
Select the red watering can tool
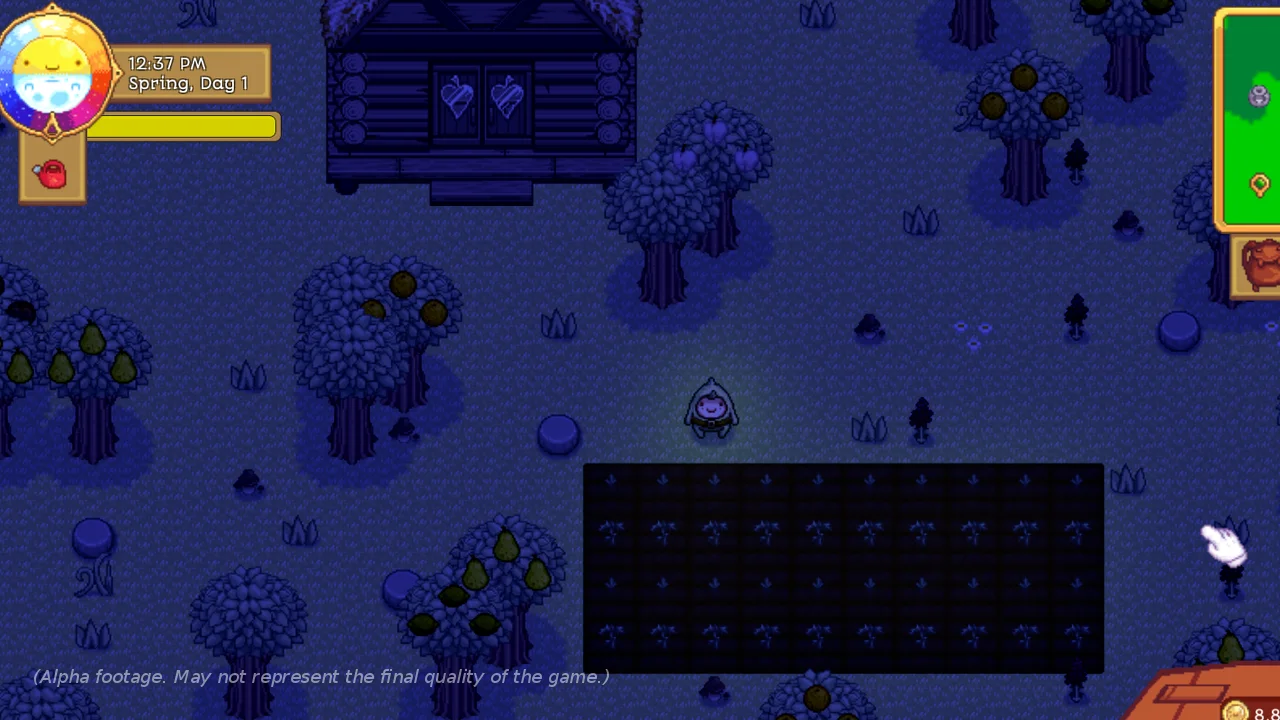tap(50, 172)
